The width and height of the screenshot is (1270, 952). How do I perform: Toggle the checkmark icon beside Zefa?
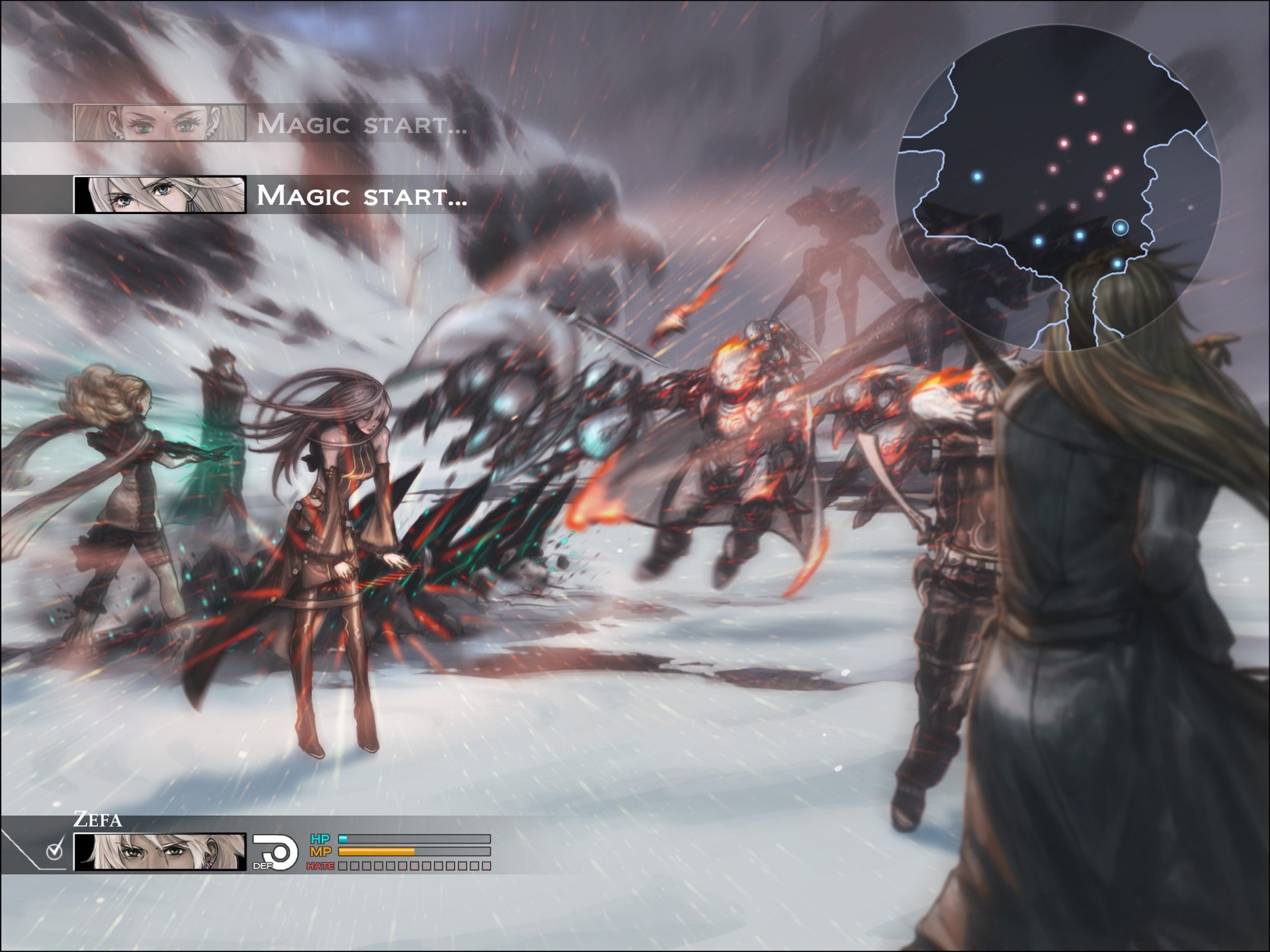55,850
